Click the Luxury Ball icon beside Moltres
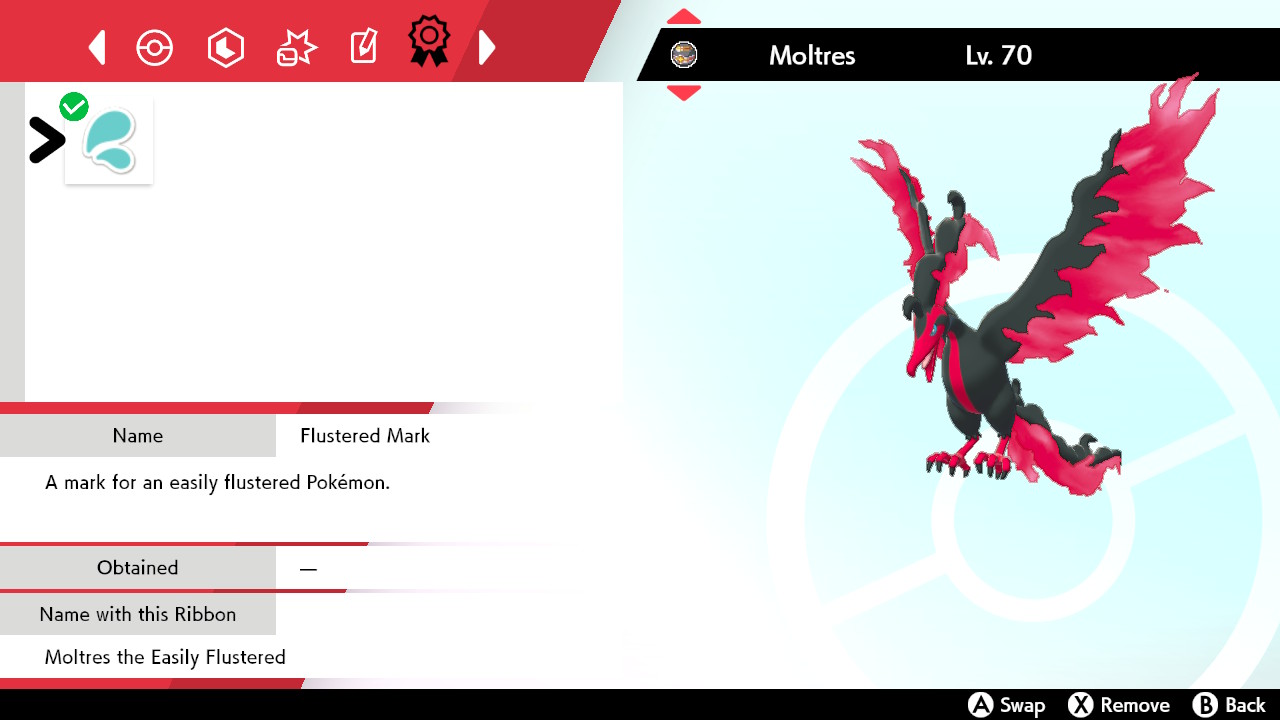 [684, 55]
